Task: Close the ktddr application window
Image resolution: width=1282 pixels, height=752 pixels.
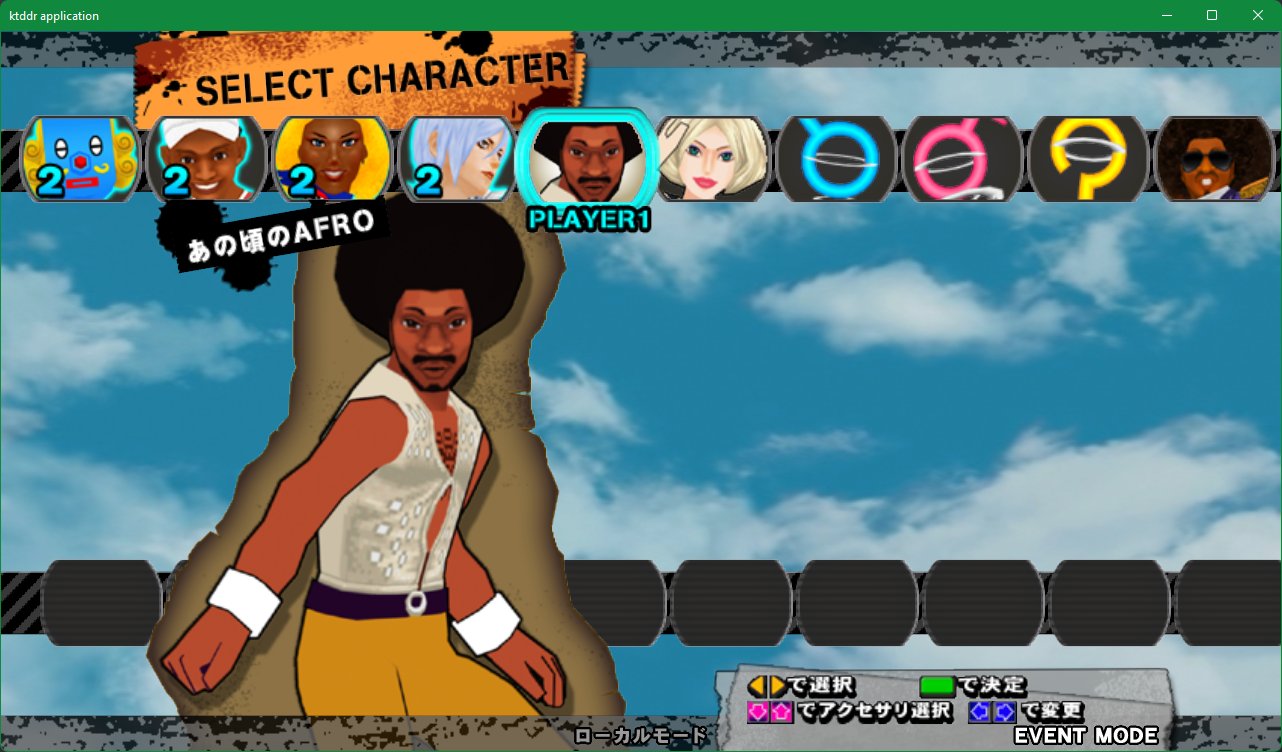Action: coord(1258,15)
